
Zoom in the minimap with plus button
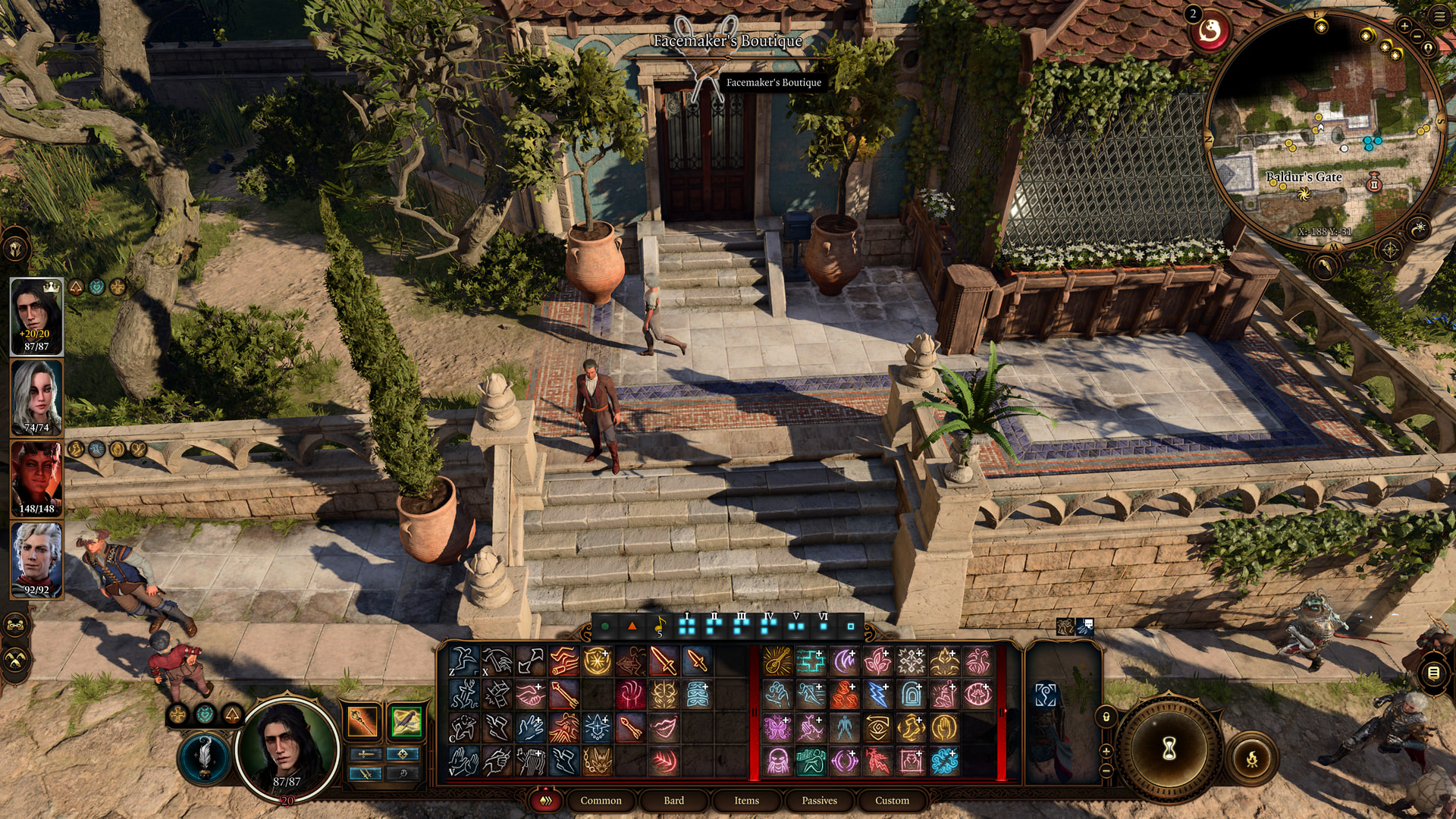tap(1404, 26)
